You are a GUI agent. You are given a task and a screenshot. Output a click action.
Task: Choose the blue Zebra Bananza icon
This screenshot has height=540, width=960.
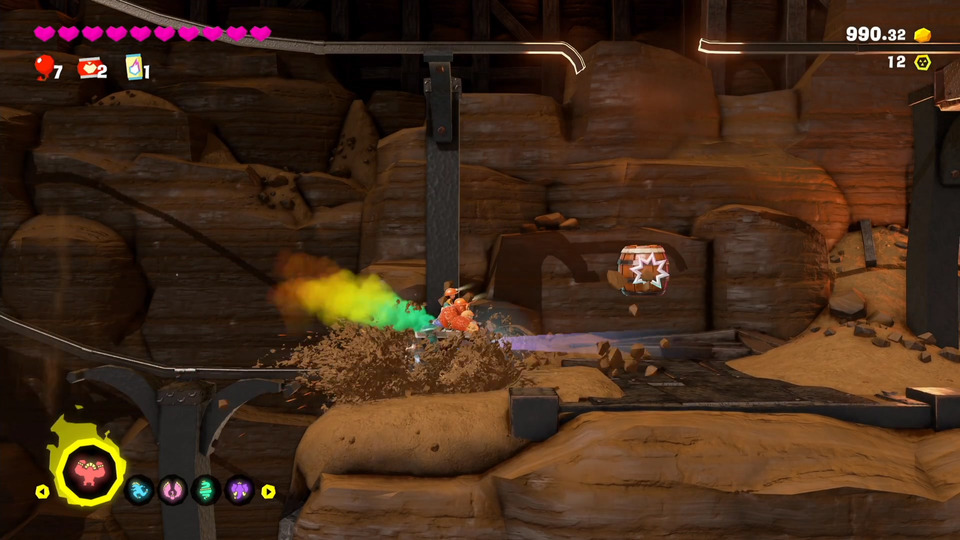click(139, 490)
